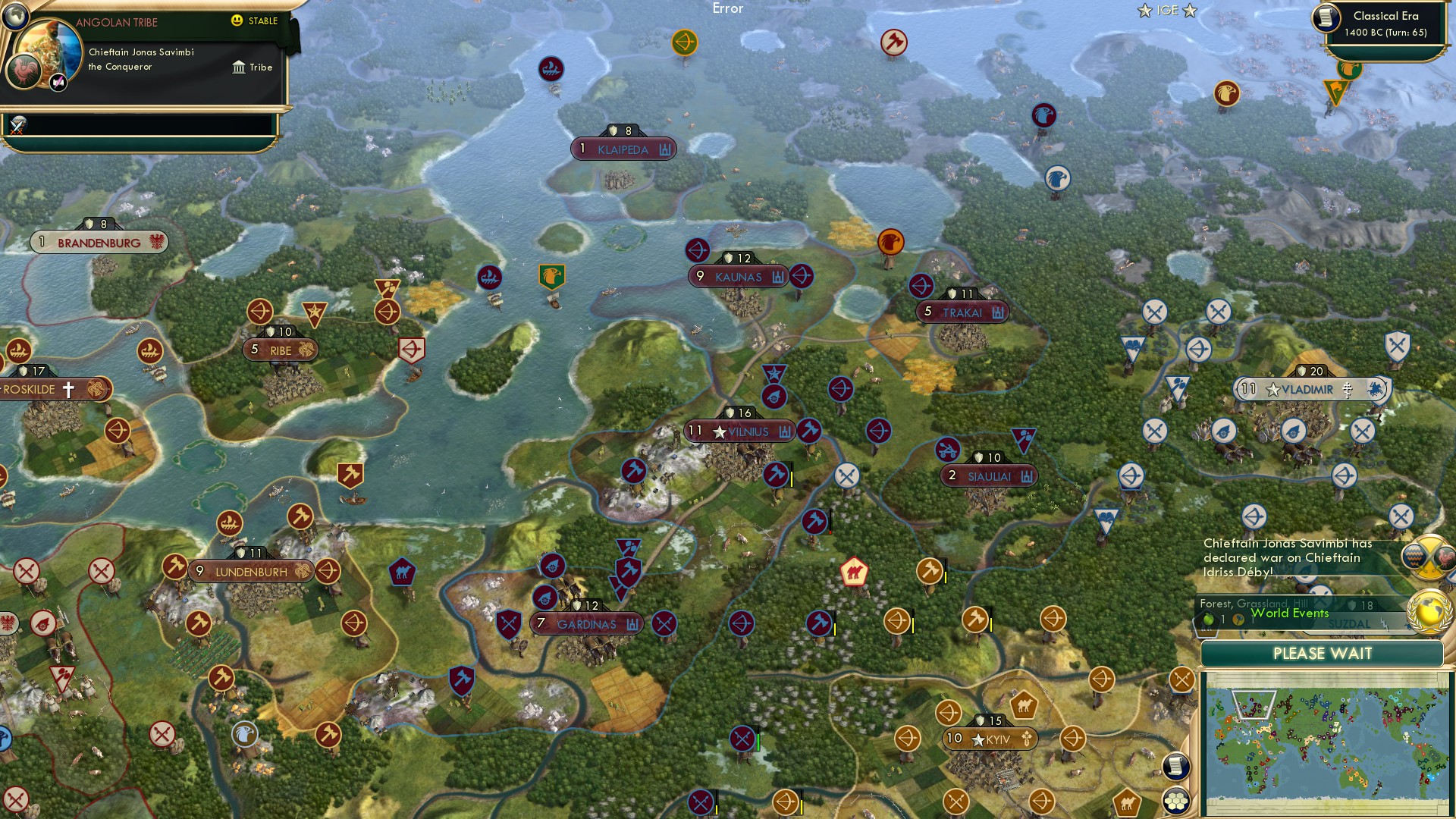Click the rooster civilization emblem on the leader panel
The width and height of the screenshot is (1456, 819).
pyautogui.click(x=24, y=72)
